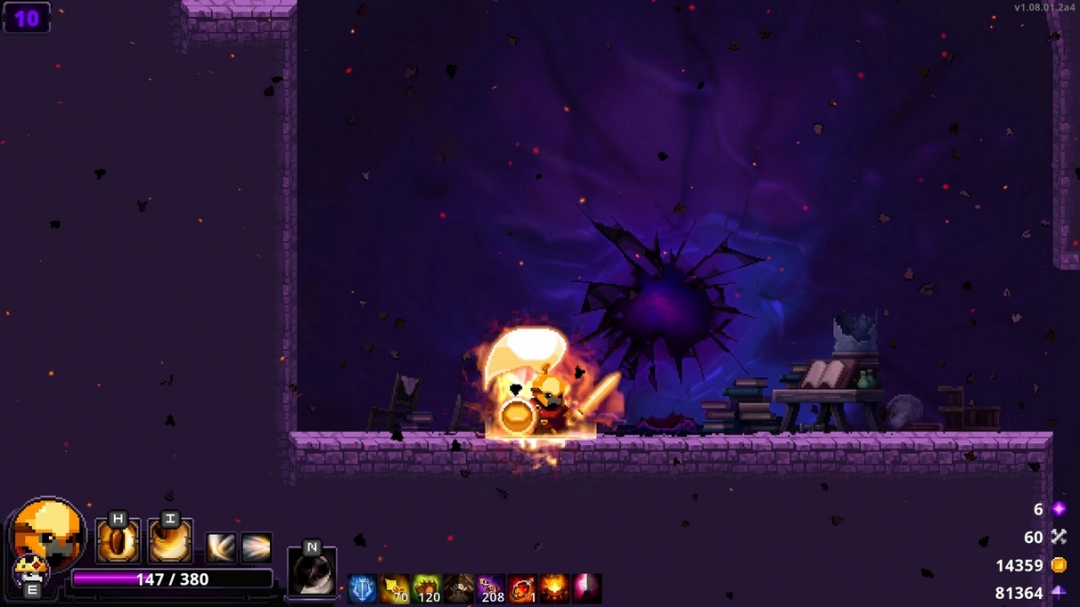The width and height of the screenshot is (1080, 607).
Task: Choose the green item showing 120
Action: coord(426,588)
